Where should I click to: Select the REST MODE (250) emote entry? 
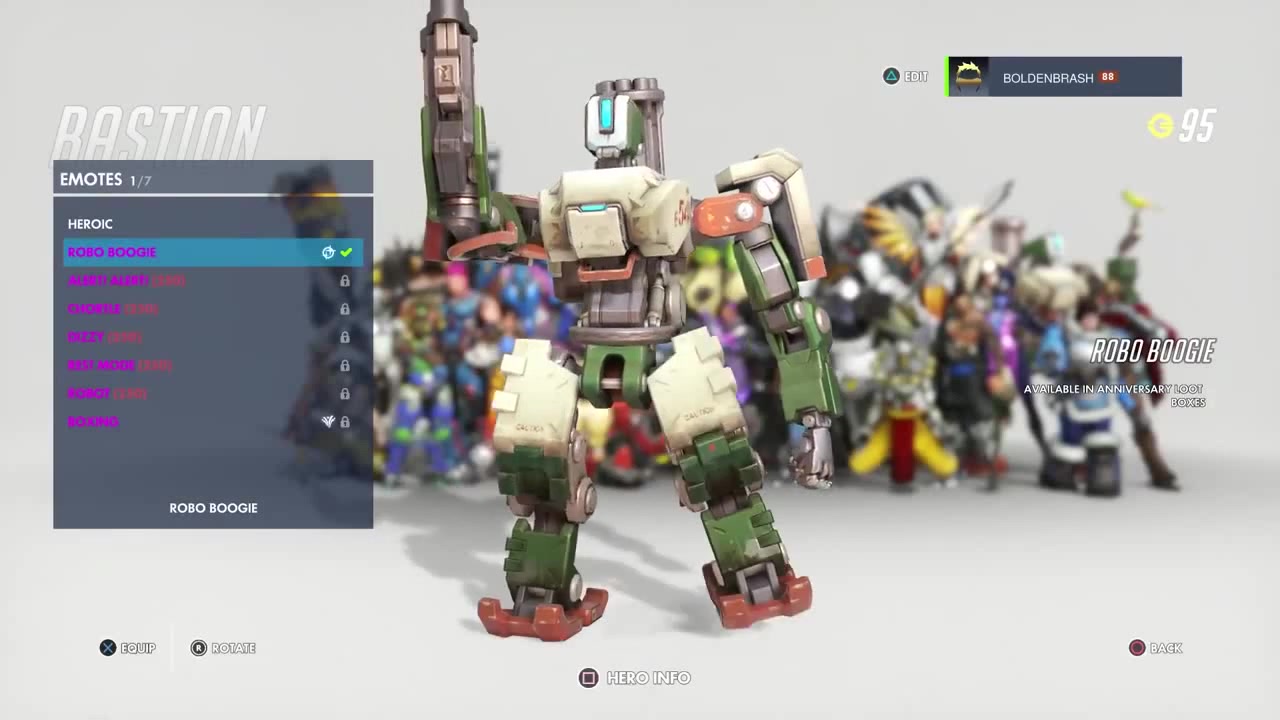[x=119, y=365]
